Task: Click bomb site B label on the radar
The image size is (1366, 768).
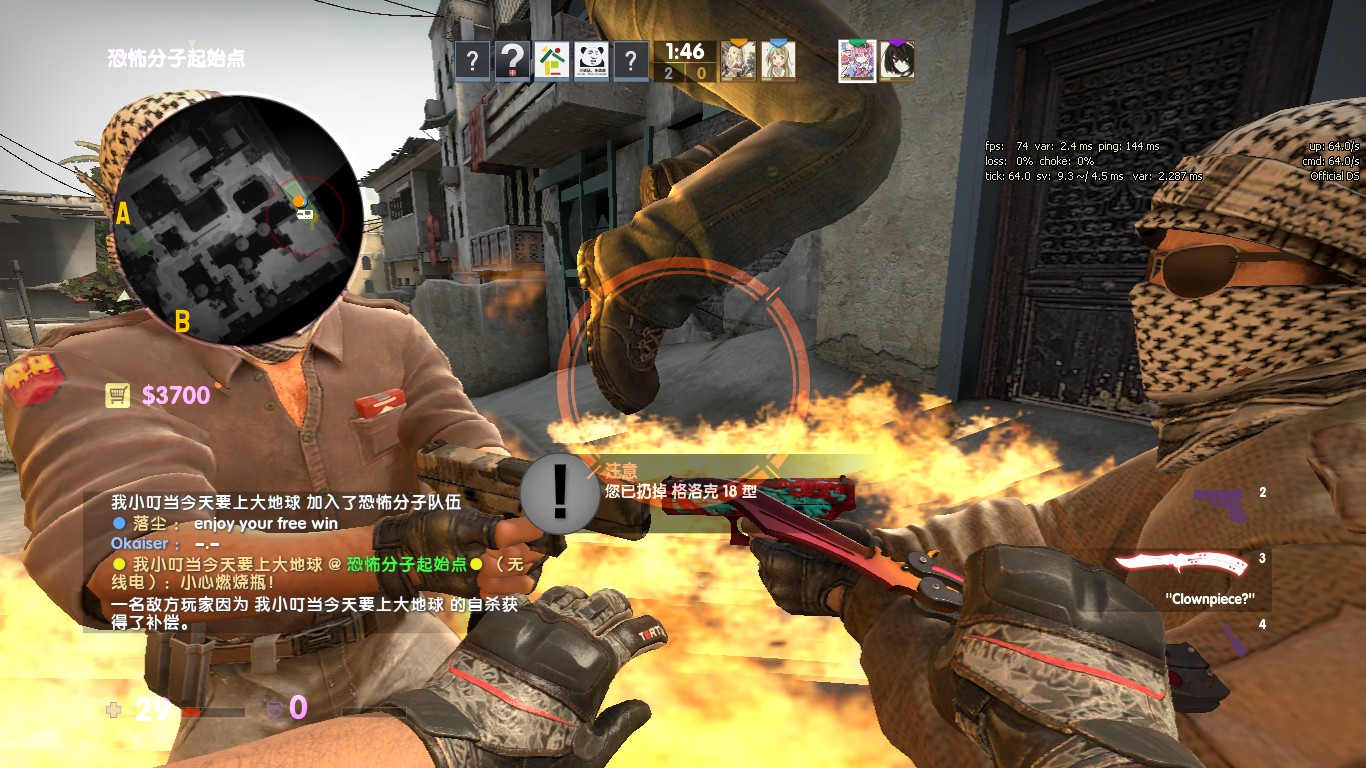Action: [183, 322]
